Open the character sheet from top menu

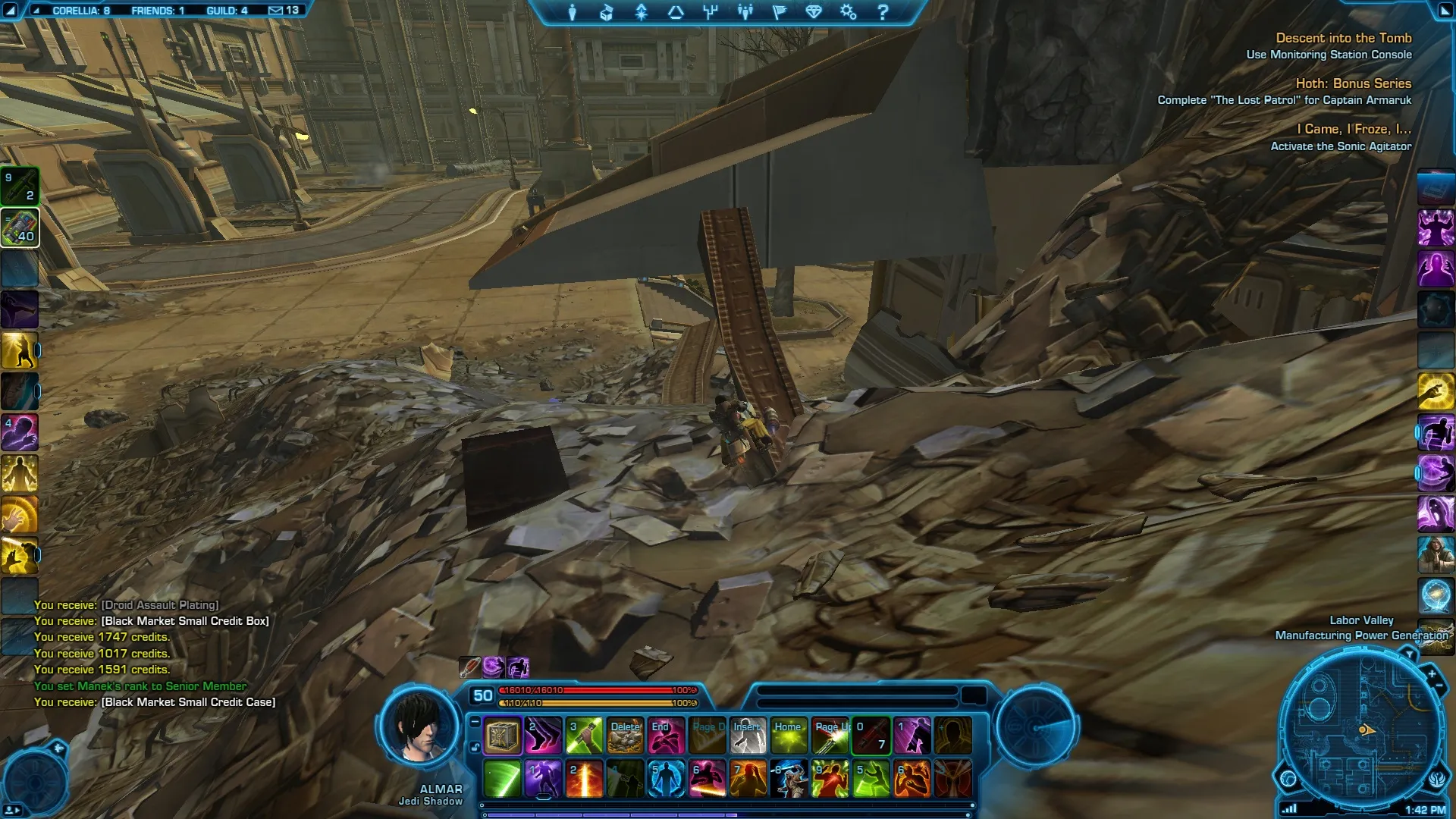coord(573,12)
